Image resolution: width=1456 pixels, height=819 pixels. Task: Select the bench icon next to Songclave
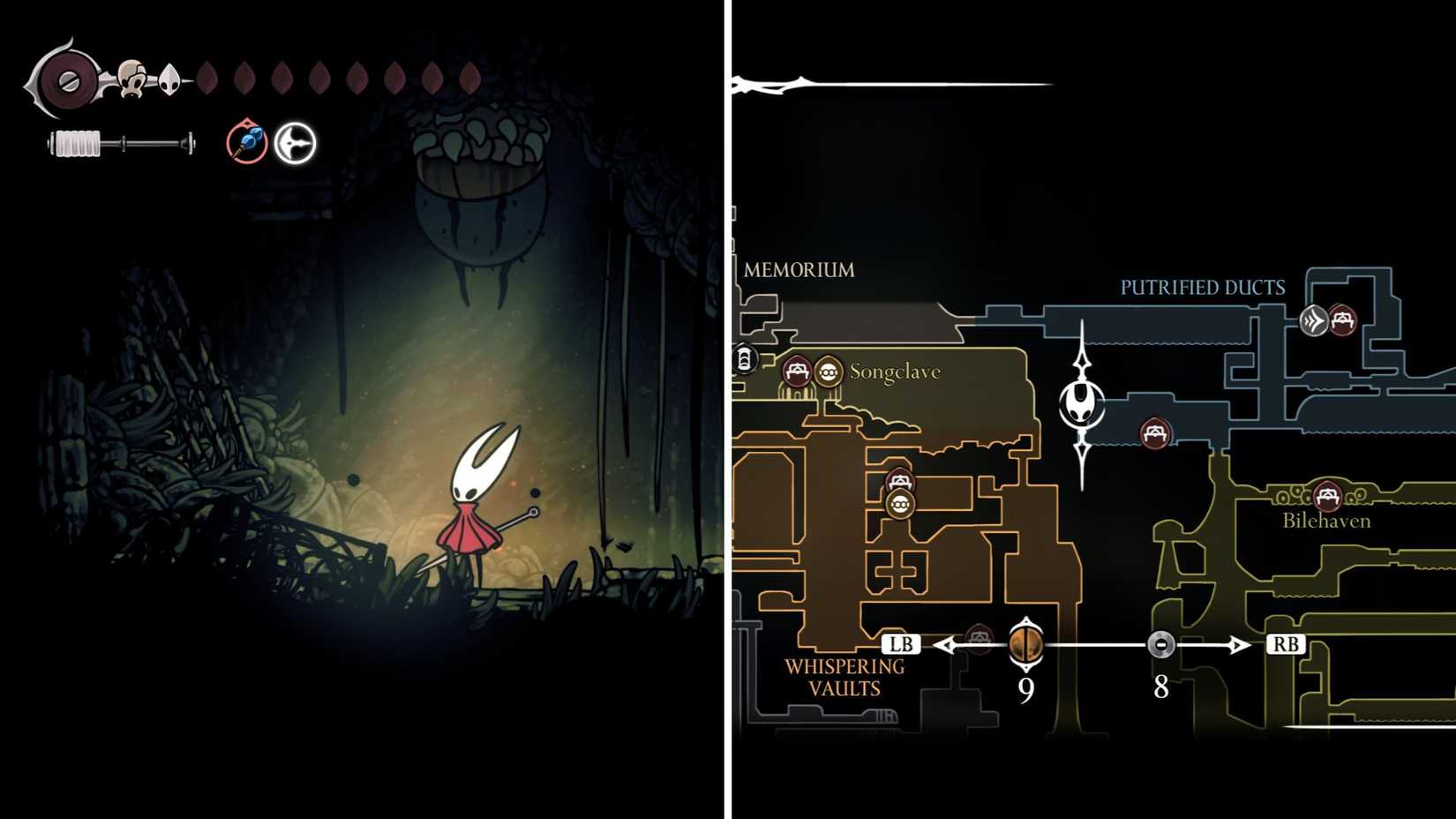pyautogui.click(x=799, y=372)
